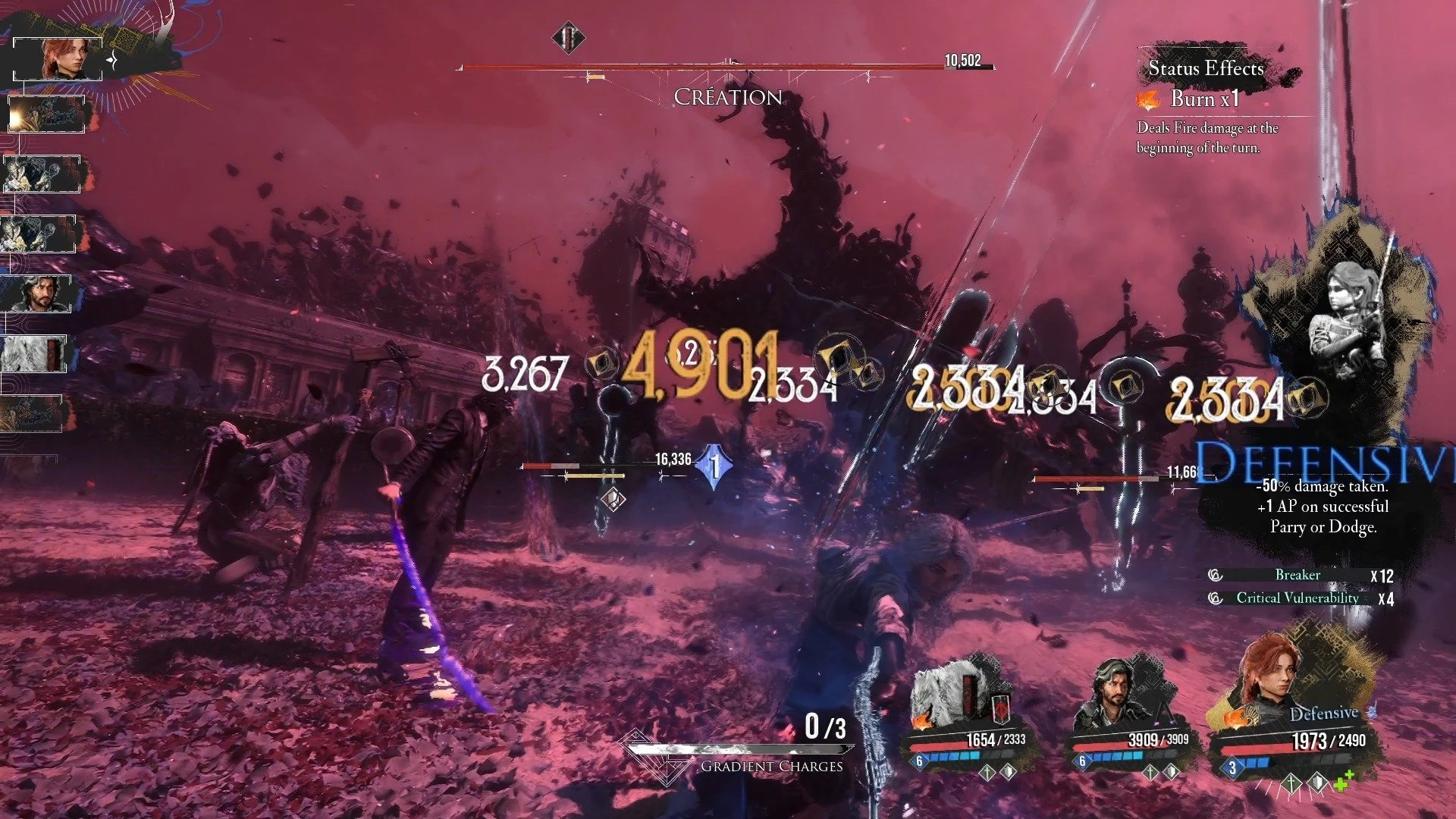Image resolution: width=1456 pixels, height=819 pixels.
Task: Select the white-furred character's turn order portrait
Action: click(34, 354)
